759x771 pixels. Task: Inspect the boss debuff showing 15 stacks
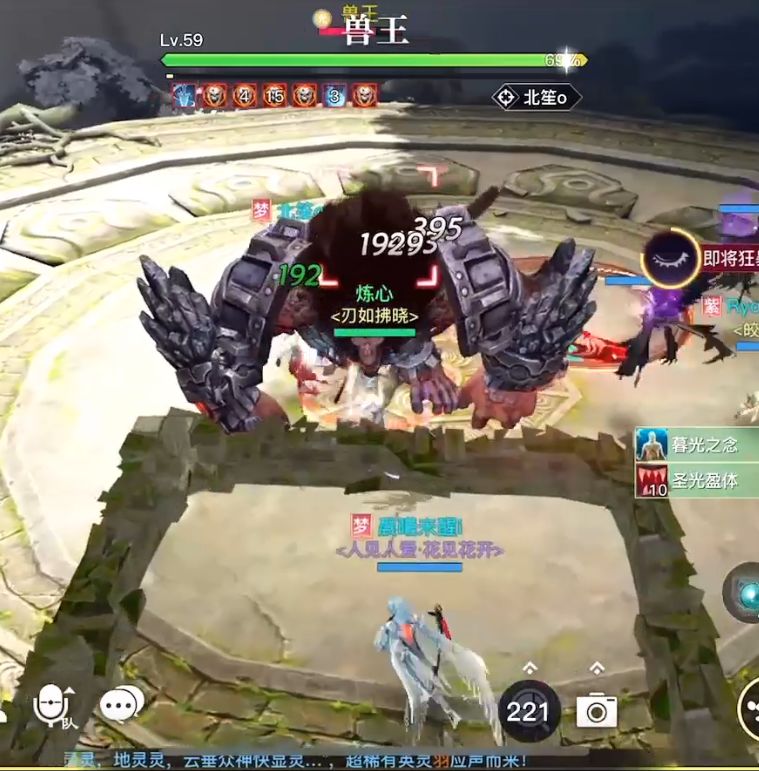tap(274, 96)
